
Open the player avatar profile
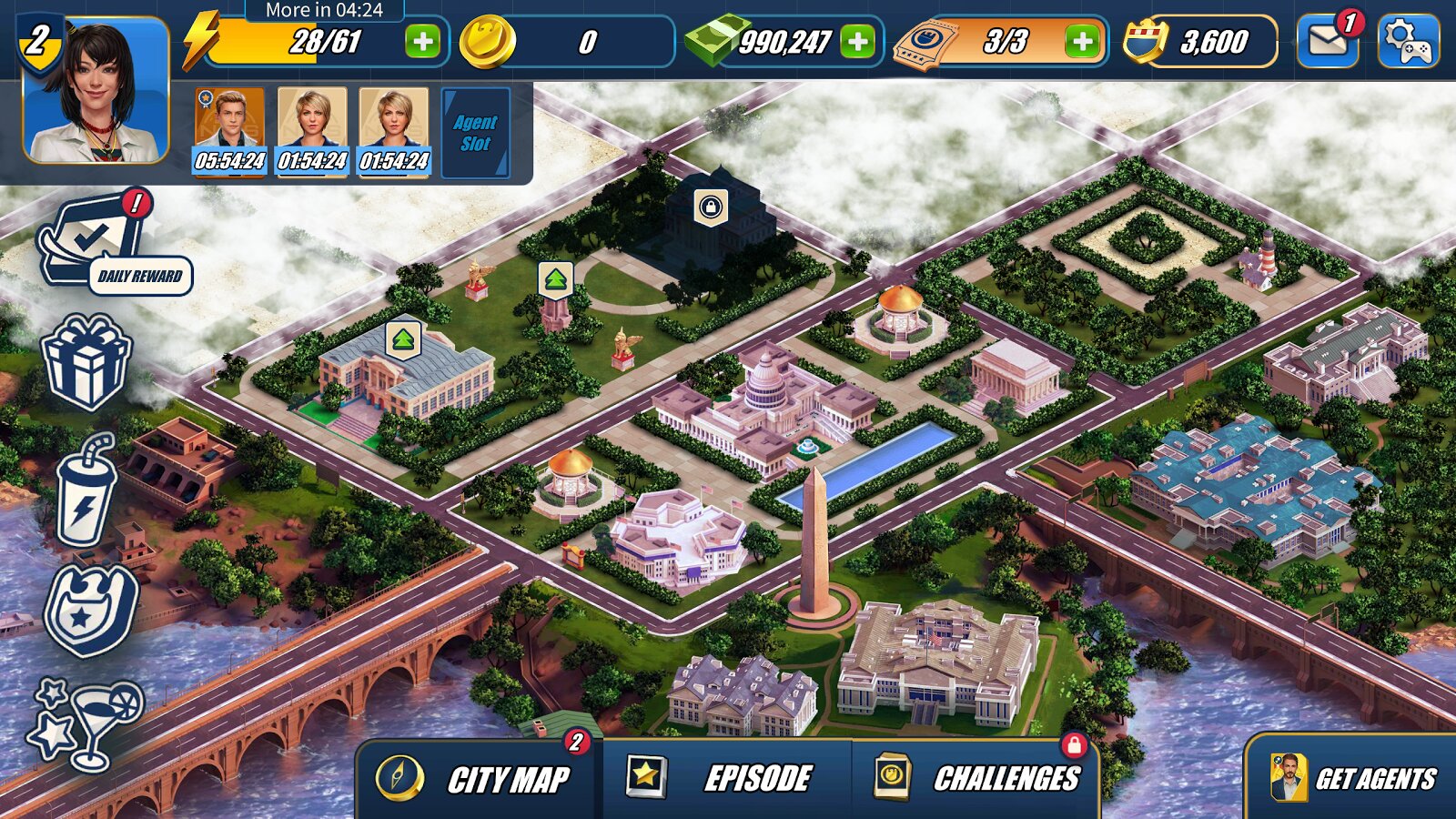[96, 91]
